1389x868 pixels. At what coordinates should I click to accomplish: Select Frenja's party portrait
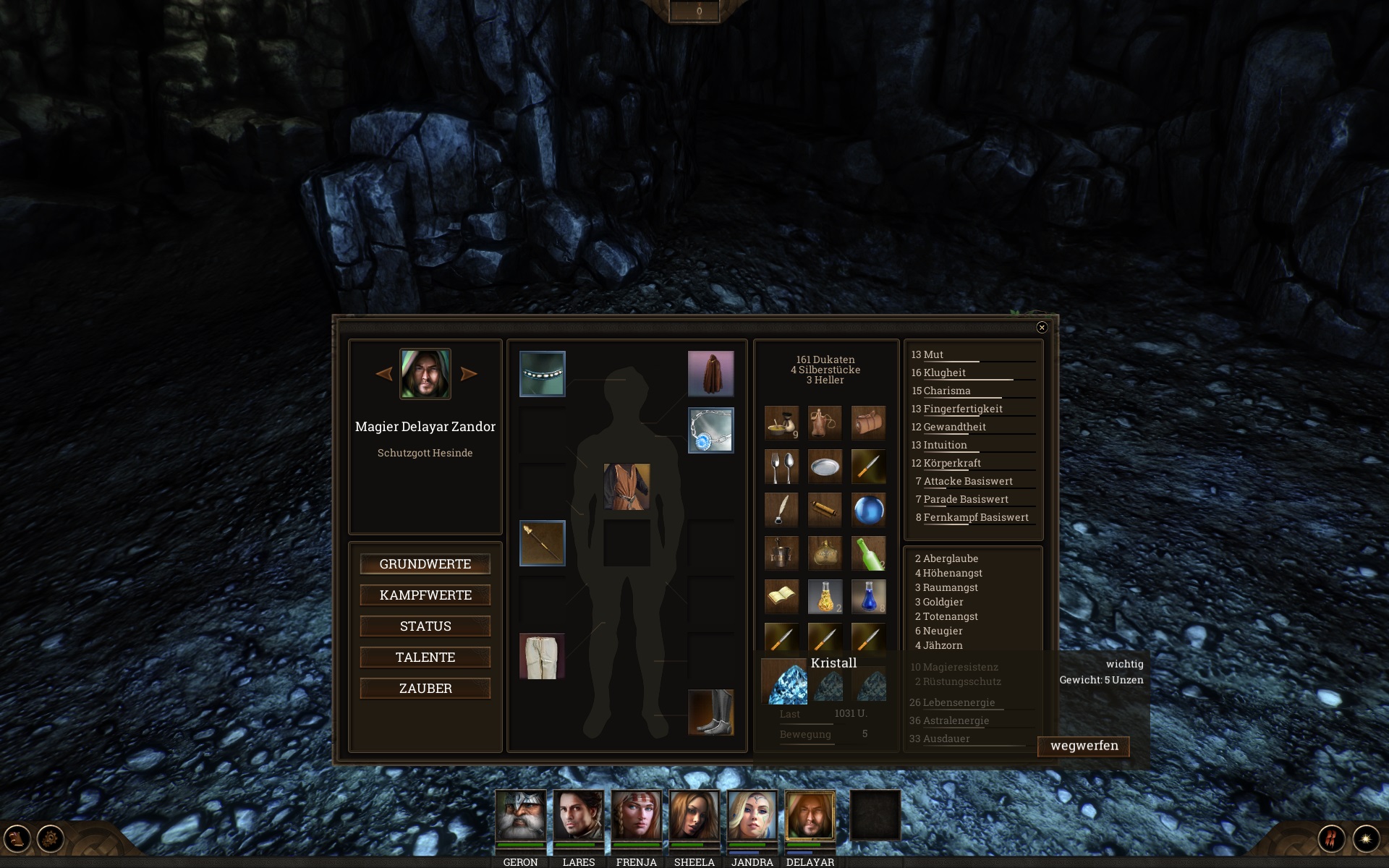click(636, 815)
